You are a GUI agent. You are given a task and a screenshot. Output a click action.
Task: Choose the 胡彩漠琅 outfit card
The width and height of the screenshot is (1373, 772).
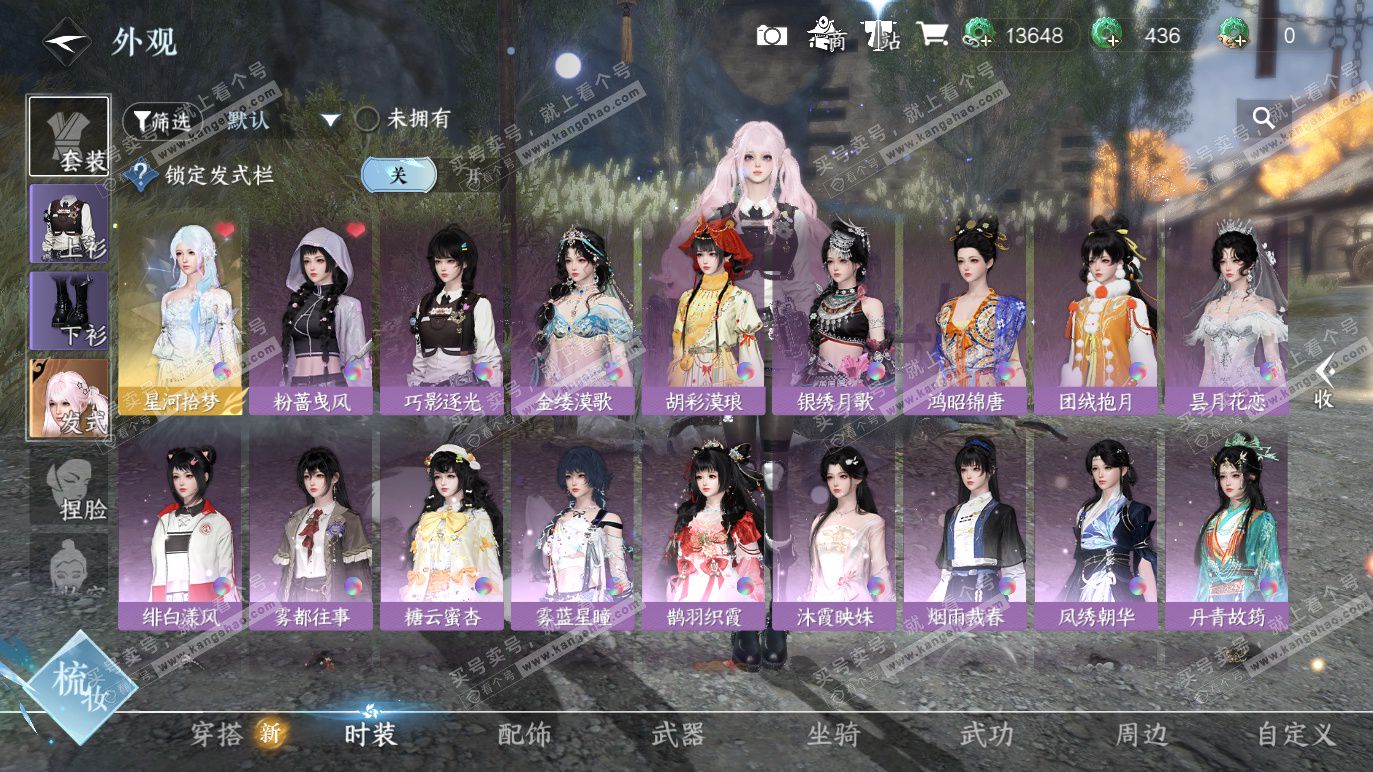[704, 316]
